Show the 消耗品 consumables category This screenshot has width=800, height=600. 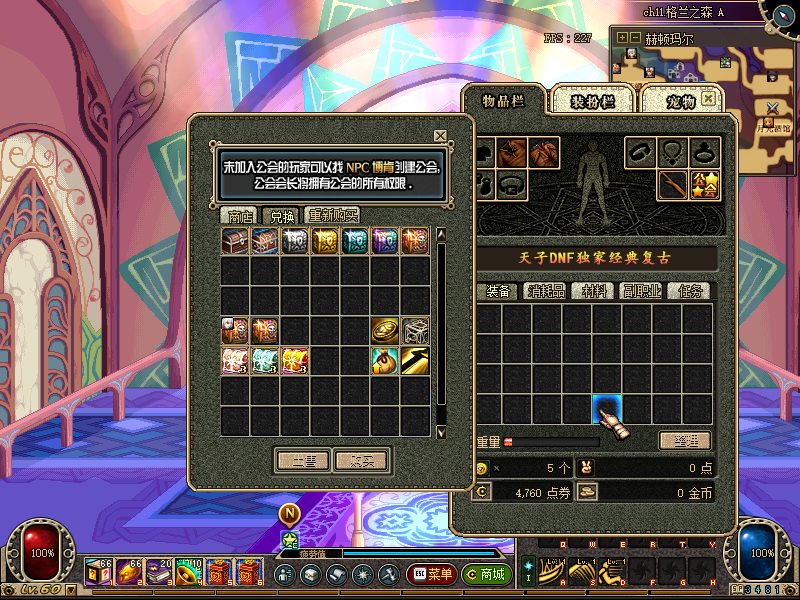(548, 291)
